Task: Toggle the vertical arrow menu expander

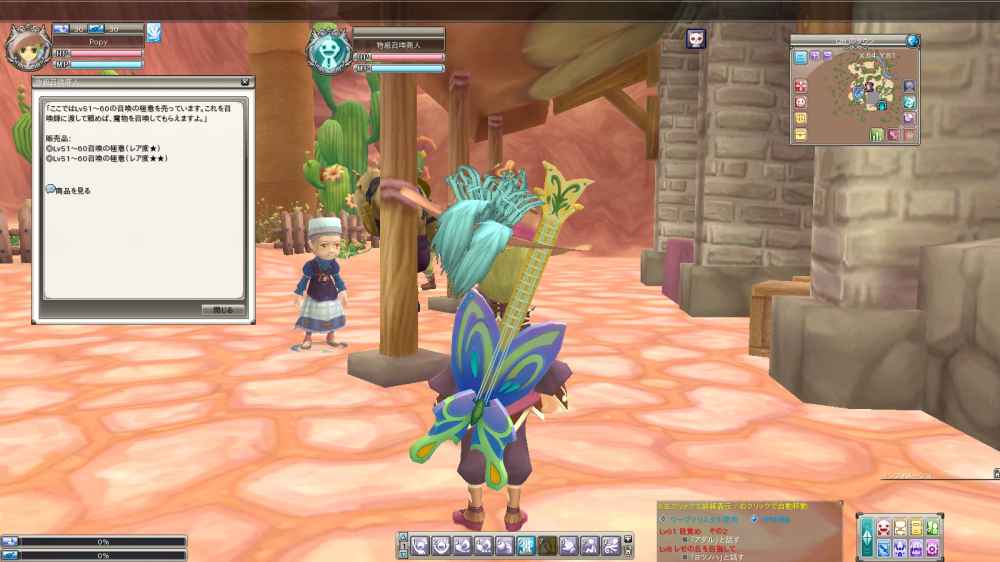Action: point(866,537)
